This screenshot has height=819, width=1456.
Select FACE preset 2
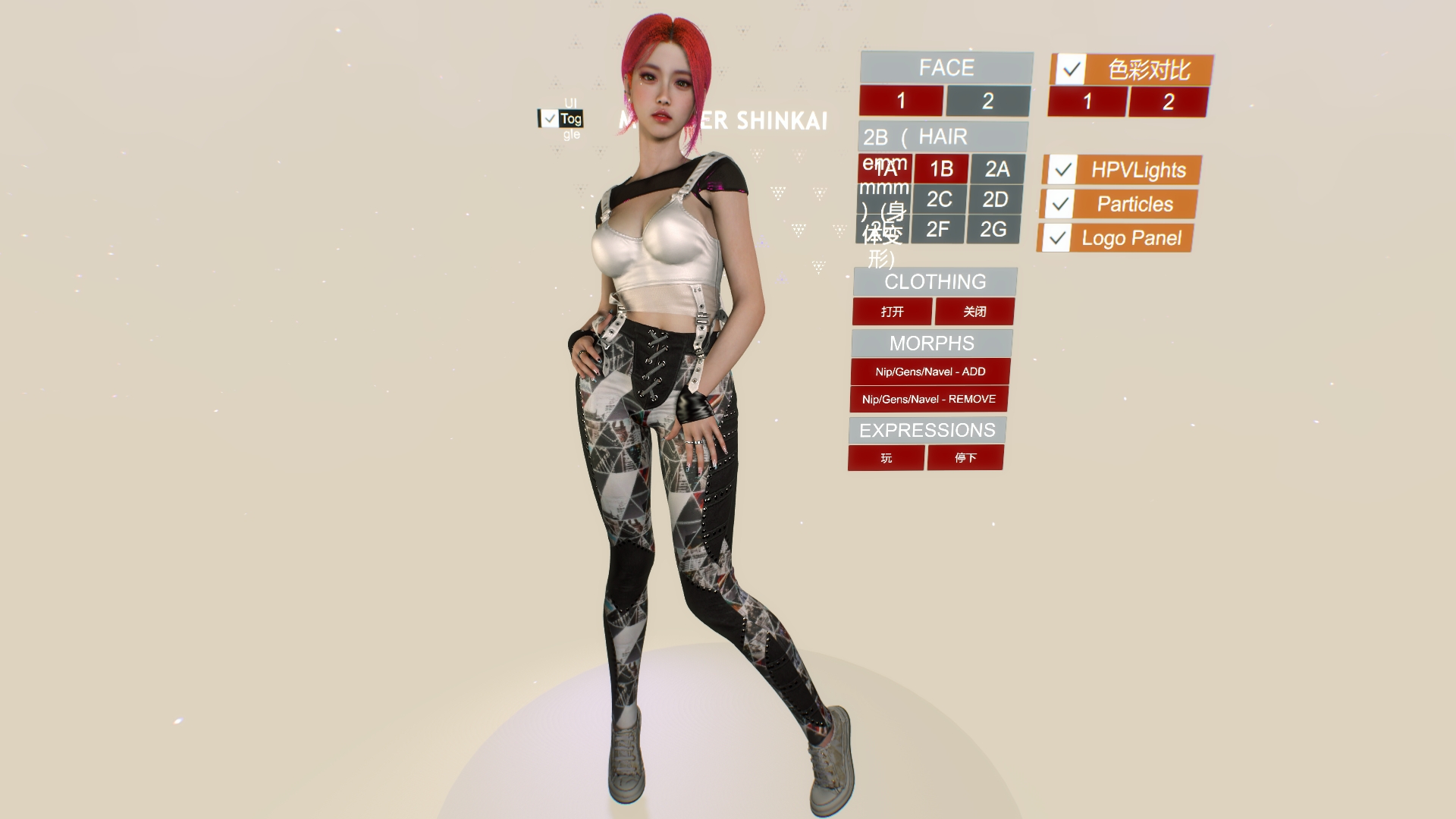click(987, 101)
